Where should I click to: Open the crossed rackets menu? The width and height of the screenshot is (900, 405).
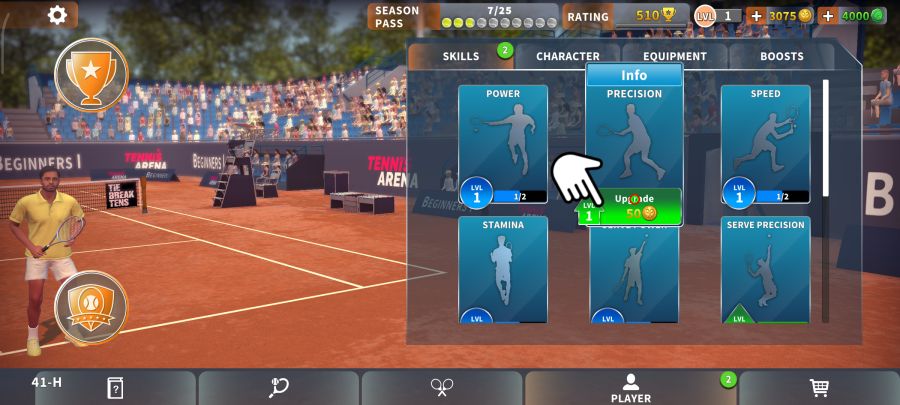click(x=442, y=388)
